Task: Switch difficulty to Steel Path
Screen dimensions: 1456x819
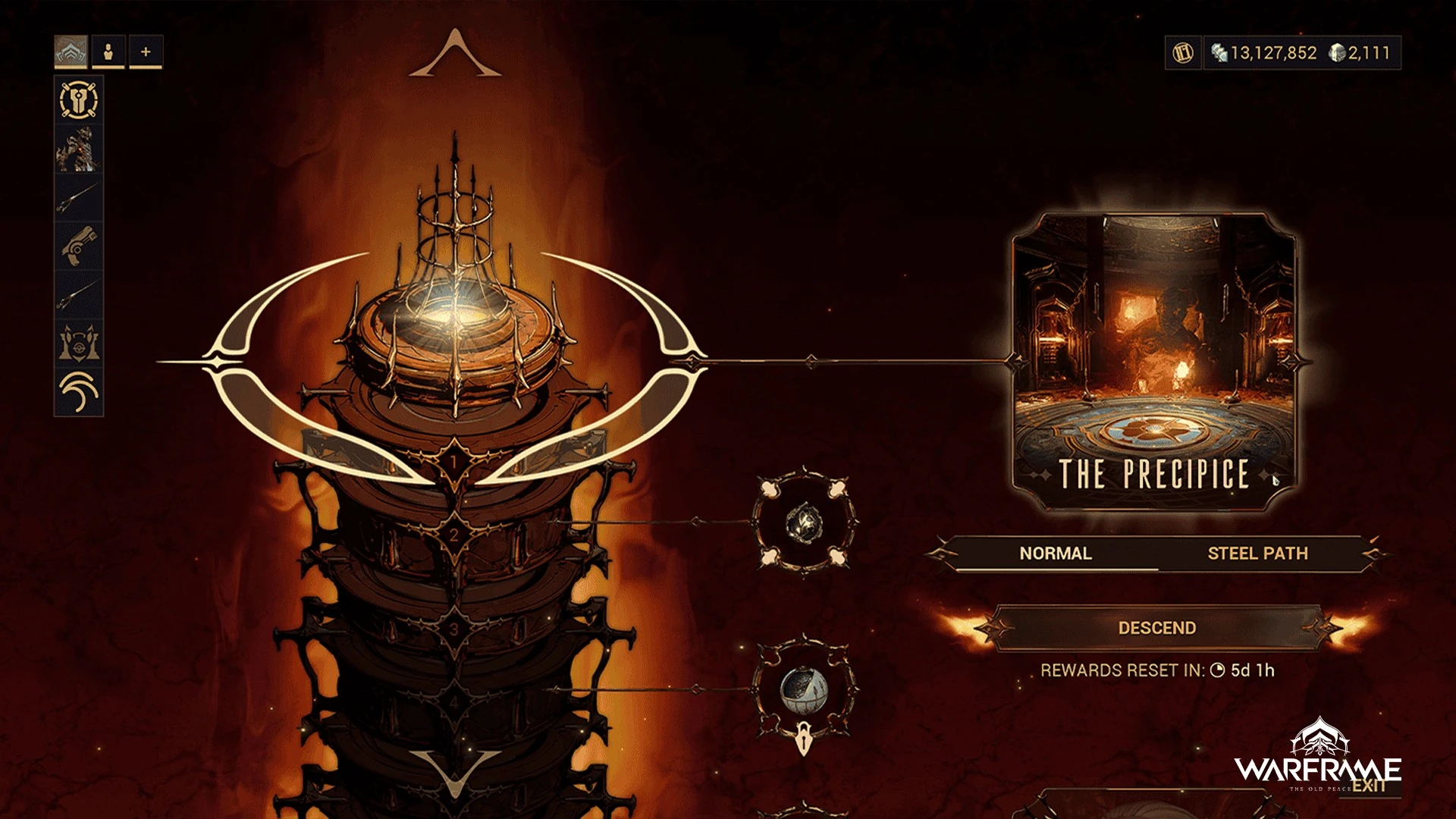Action: (x=1257, y=554)
